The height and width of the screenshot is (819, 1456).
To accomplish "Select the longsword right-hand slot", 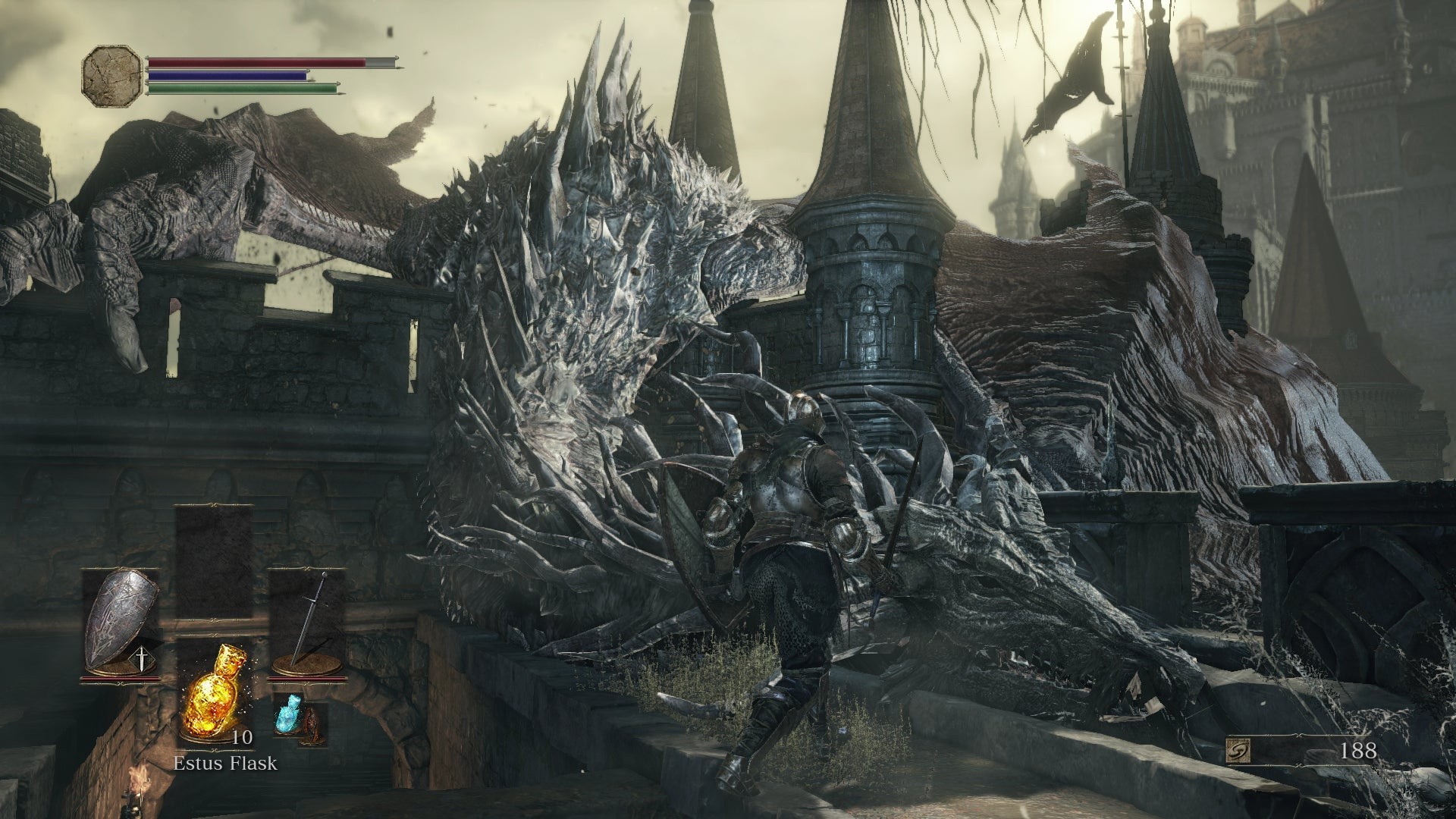I will tap(306, 618).
